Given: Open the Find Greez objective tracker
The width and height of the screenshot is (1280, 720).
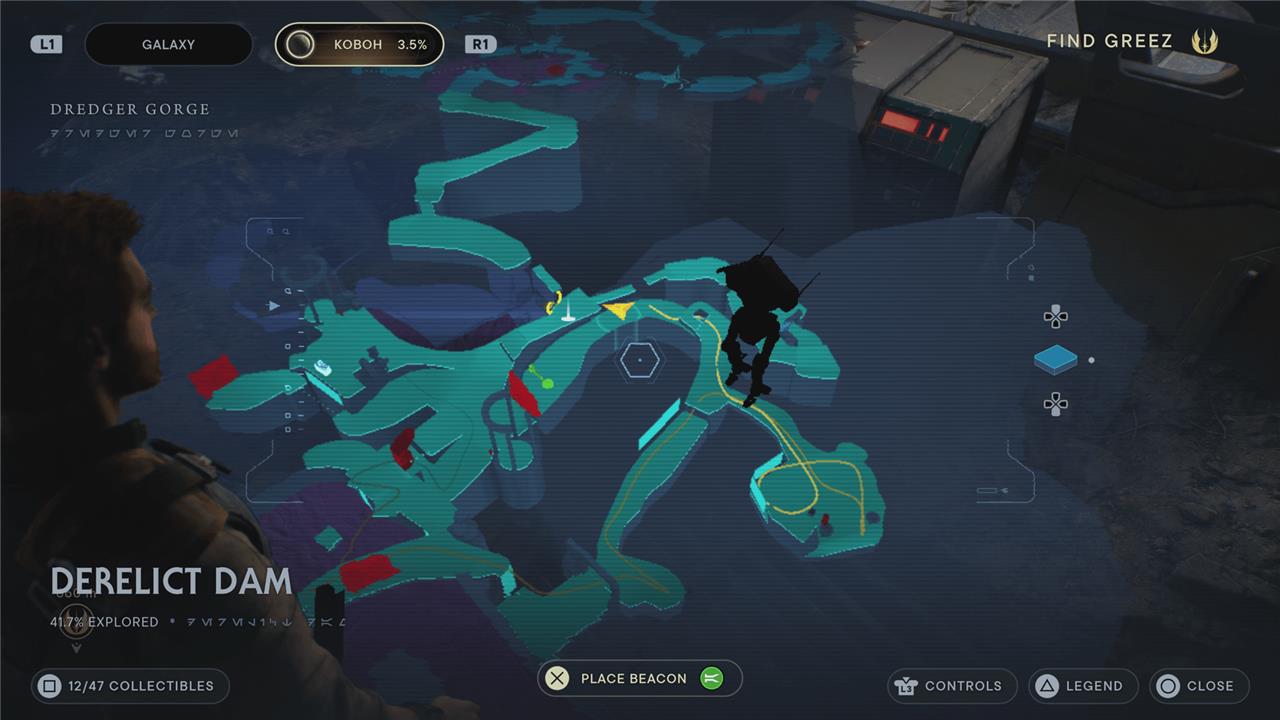Looking at the screenshot, I should pyautogui.click(x=1130, y=41).
